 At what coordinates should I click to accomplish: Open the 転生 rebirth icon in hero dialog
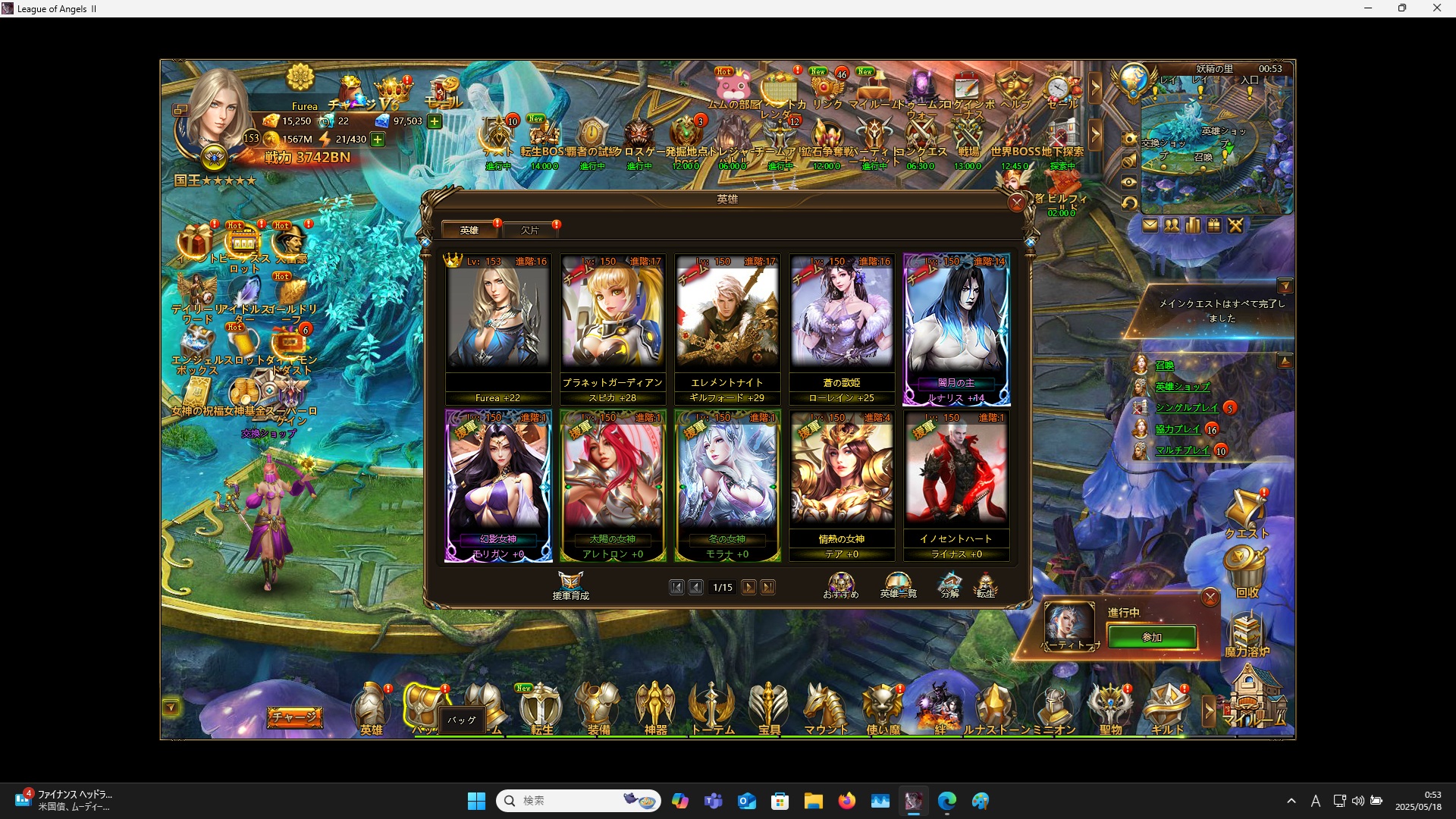tap(987, 584)
